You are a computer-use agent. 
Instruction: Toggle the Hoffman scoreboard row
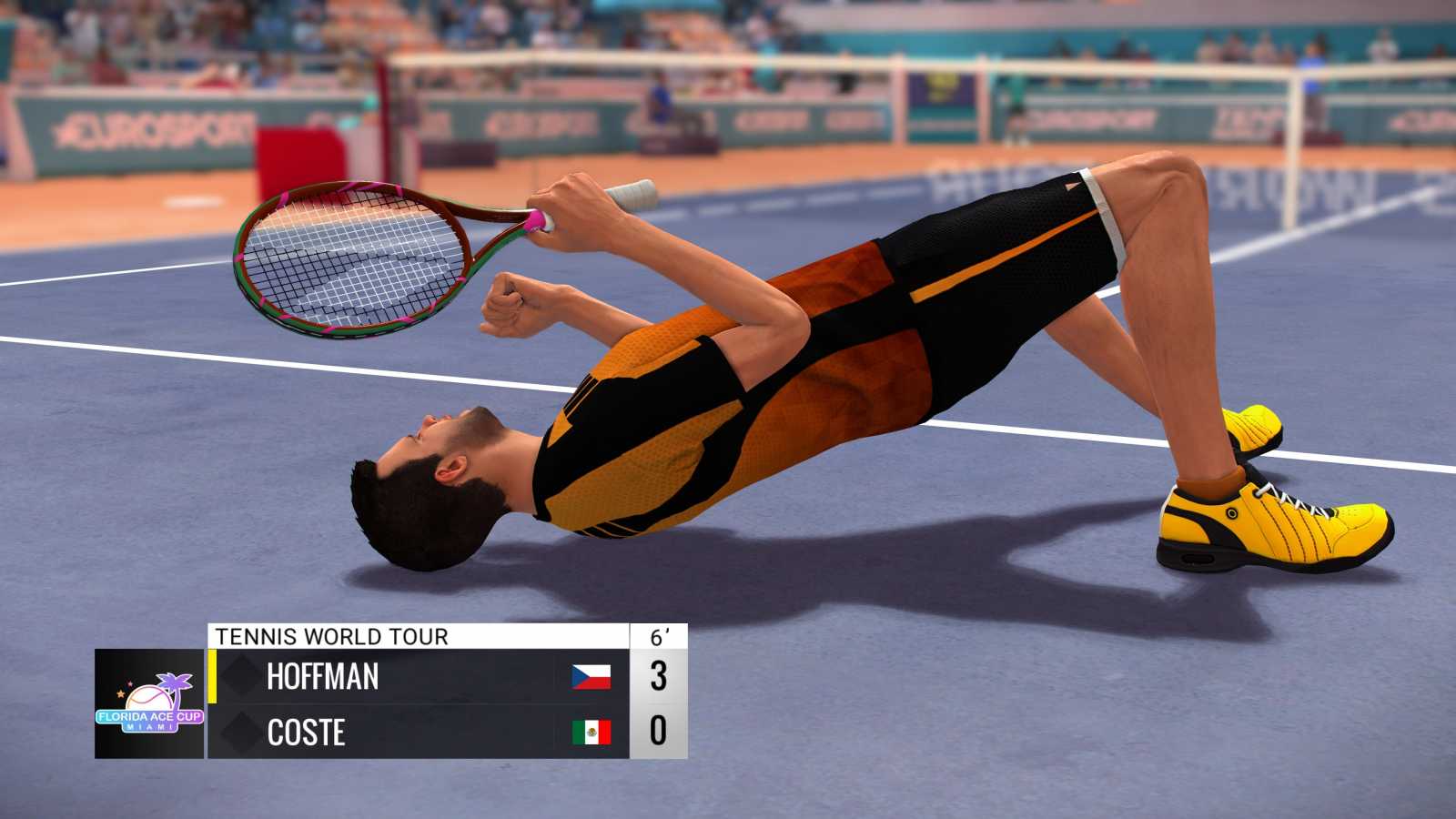tap(409, 677)
